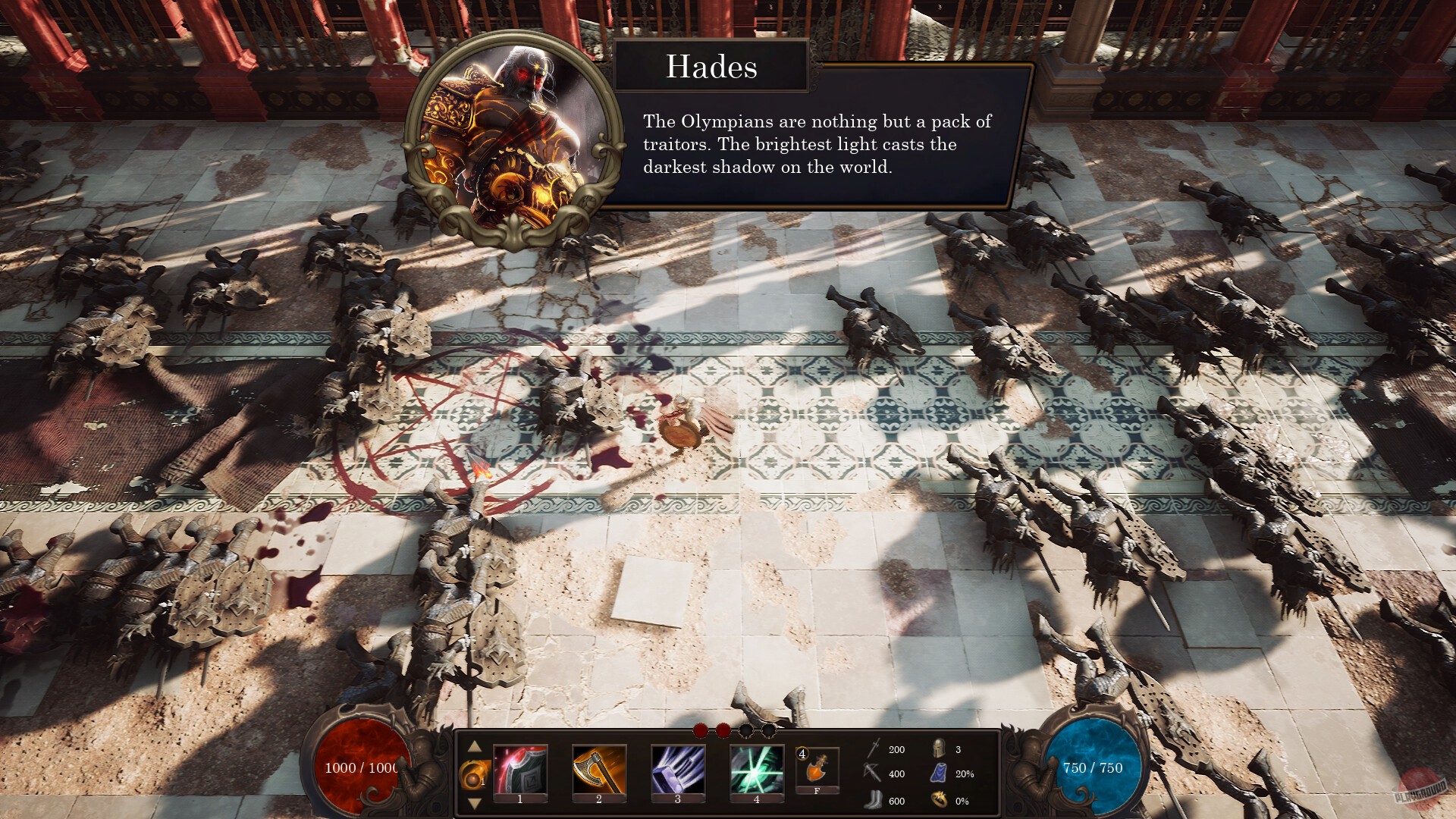
Task: Toggle the first red charge indicator above the hotbar
Action: pos(700,731)
